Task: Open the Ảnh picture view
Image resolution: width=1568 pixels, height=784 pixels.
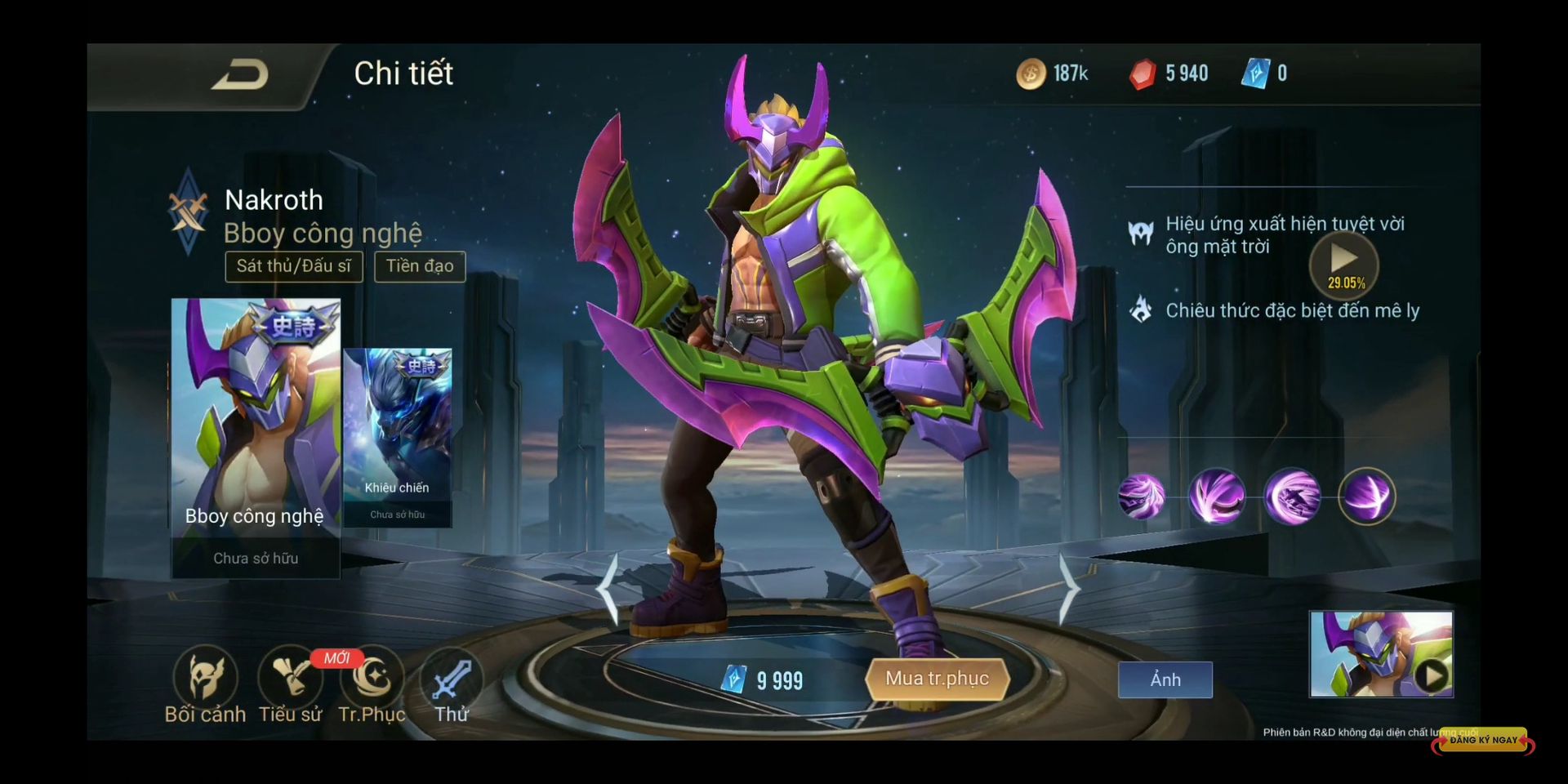Action: [1165, 679]
